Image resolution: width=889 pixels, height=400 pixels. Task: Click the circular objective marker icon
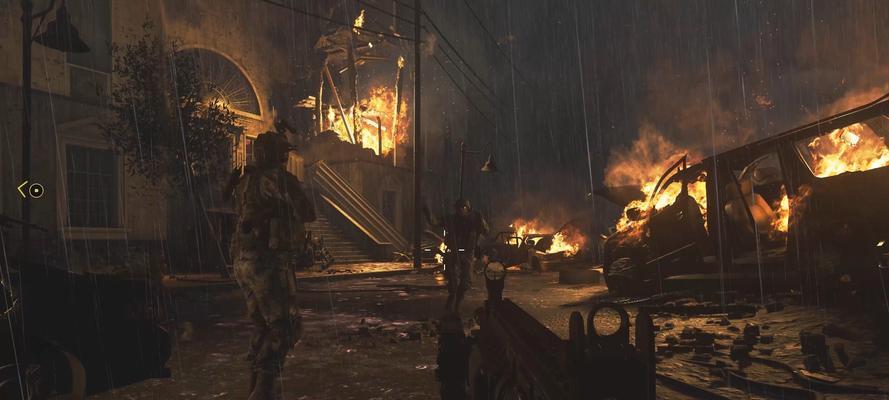click(36, 190)
